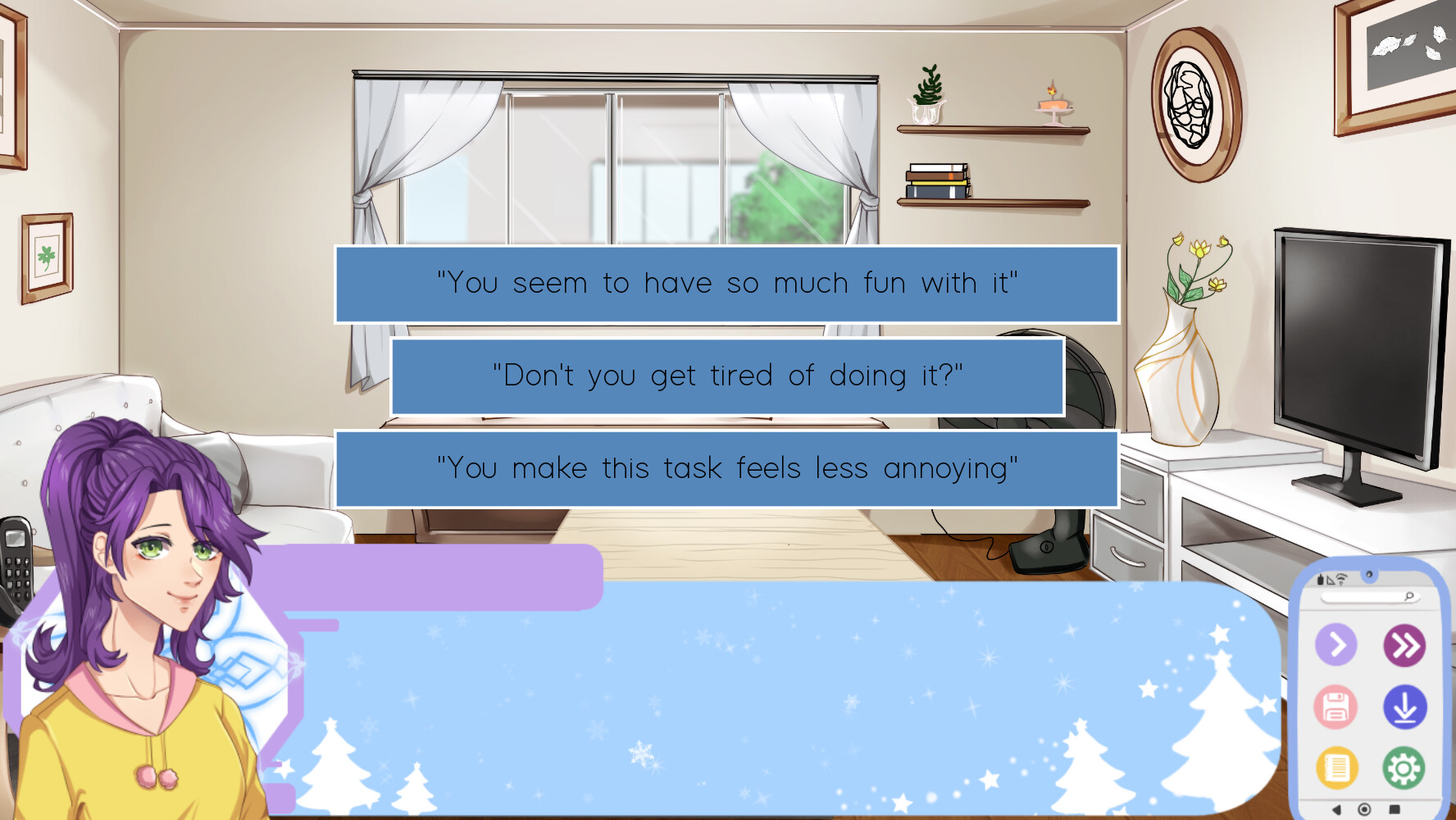Click the wifi icon in the phone status bar

coord(1342,577)
